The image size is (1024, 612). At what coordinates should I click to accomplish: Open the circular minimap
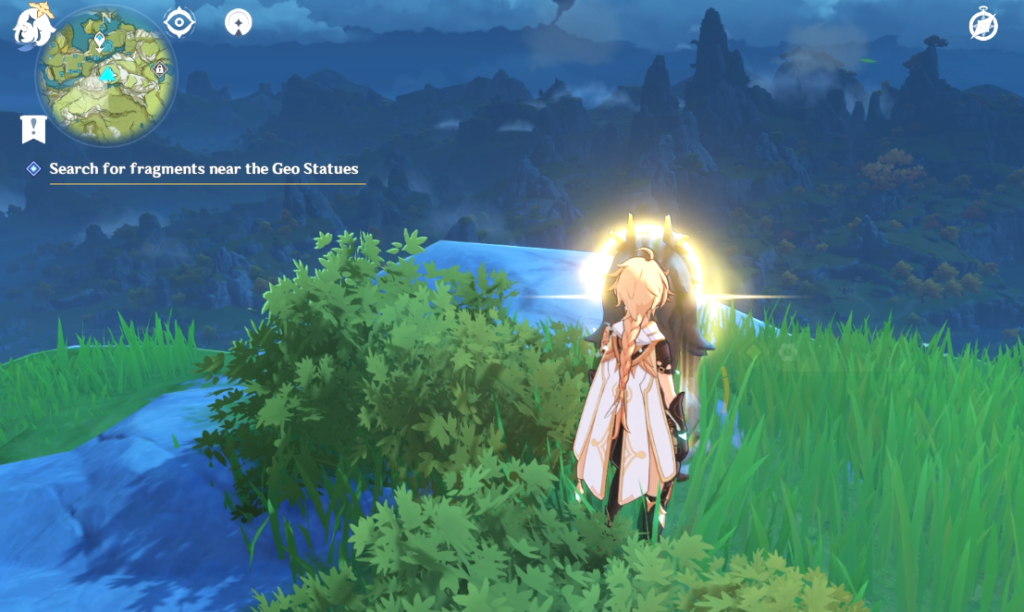pos(105,76)
